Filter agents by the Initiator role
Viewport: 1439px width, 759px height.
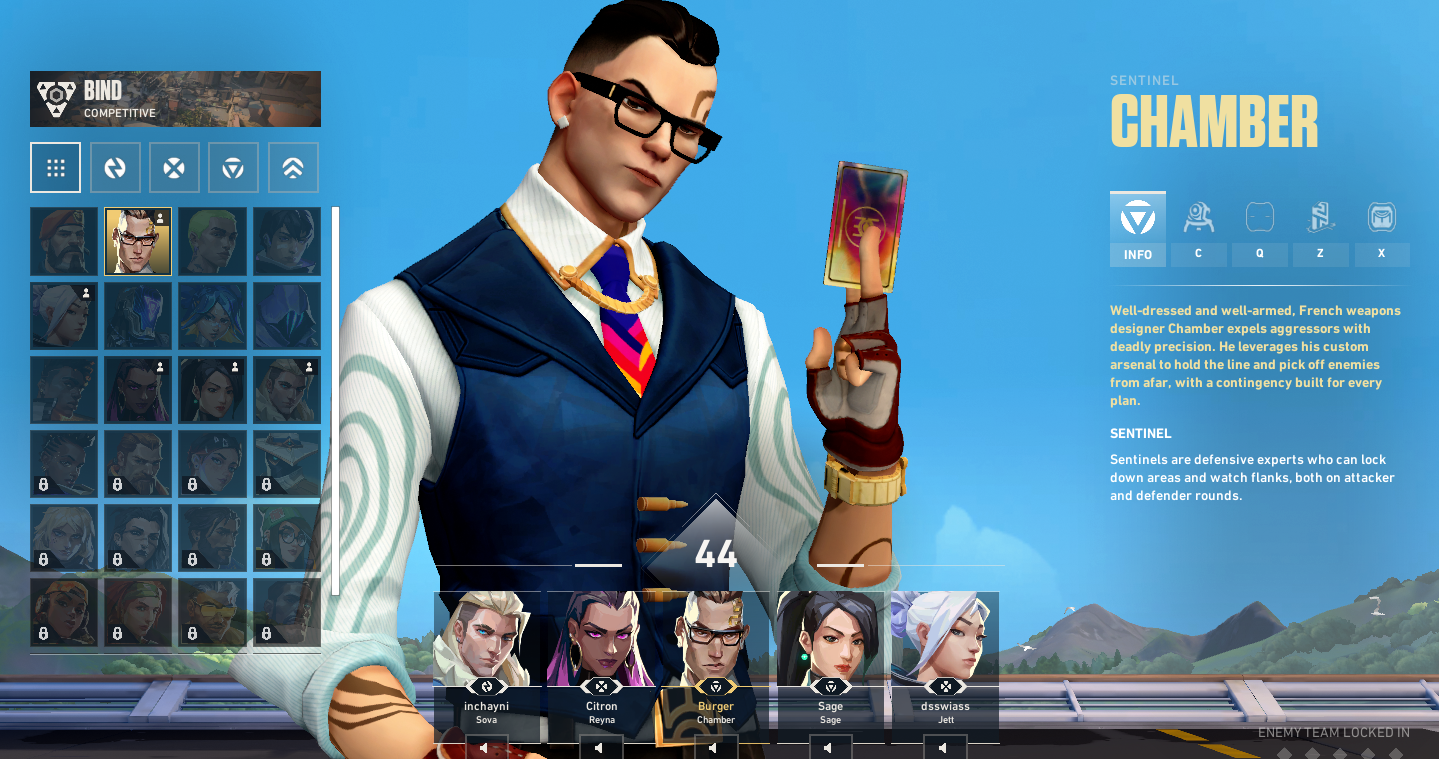click(115, 167)
